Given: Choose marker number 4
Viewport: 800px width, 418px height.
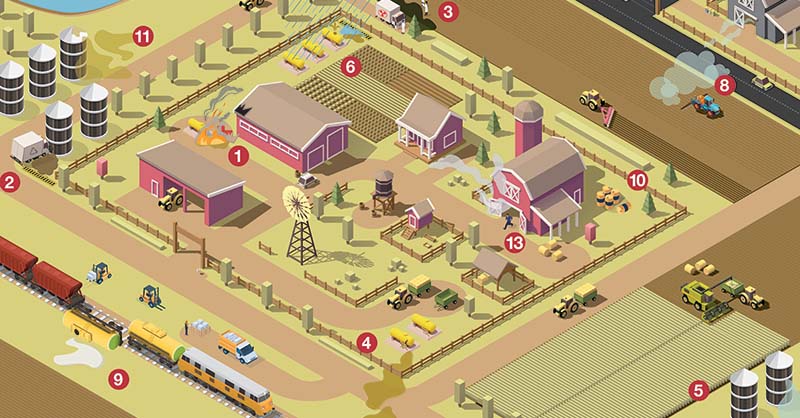Looking at the screenshot, I should (x=367, y=343).
